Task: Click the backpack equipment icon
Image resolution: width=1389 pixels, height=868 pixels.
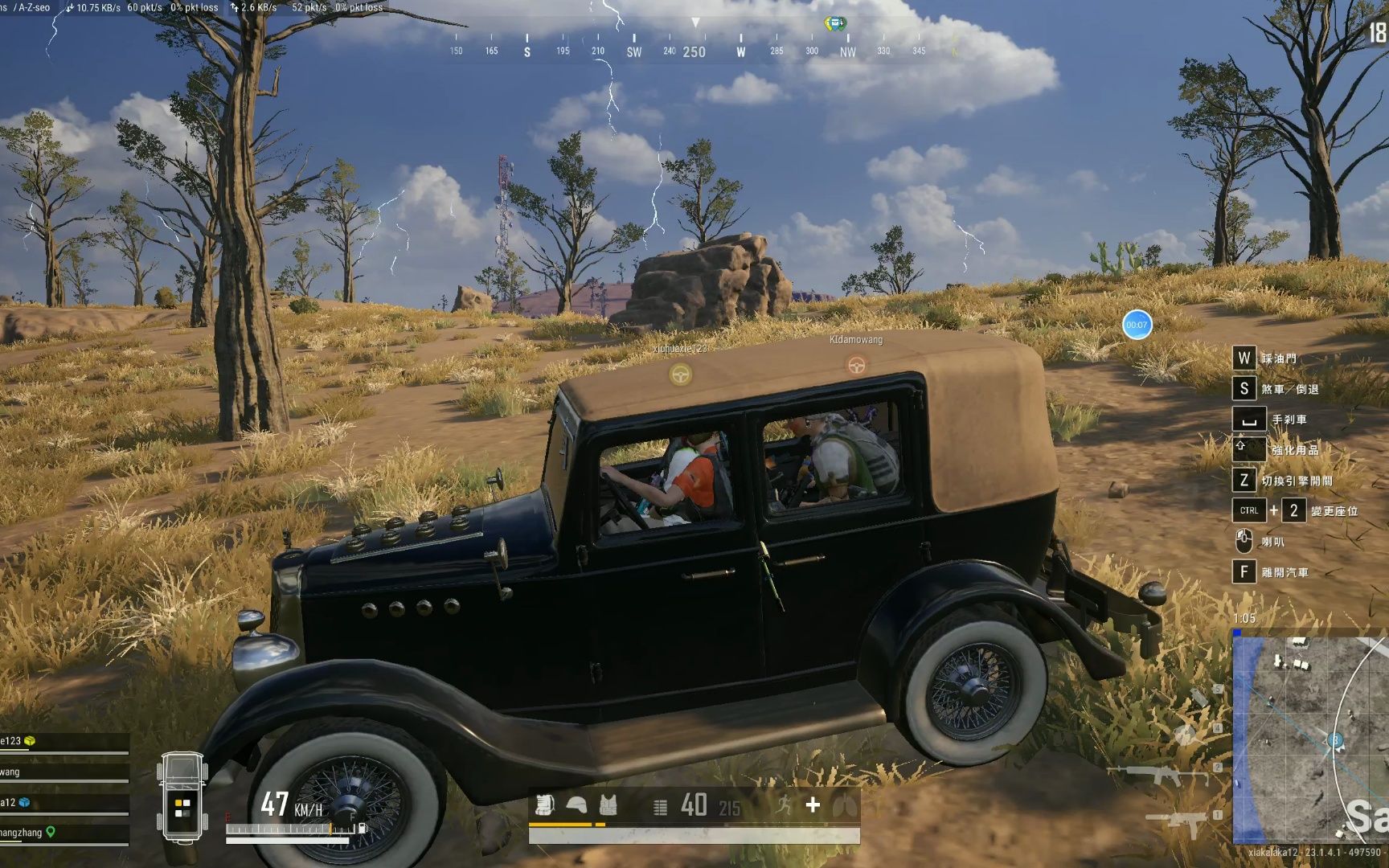Action: click(x=545, y=805)
